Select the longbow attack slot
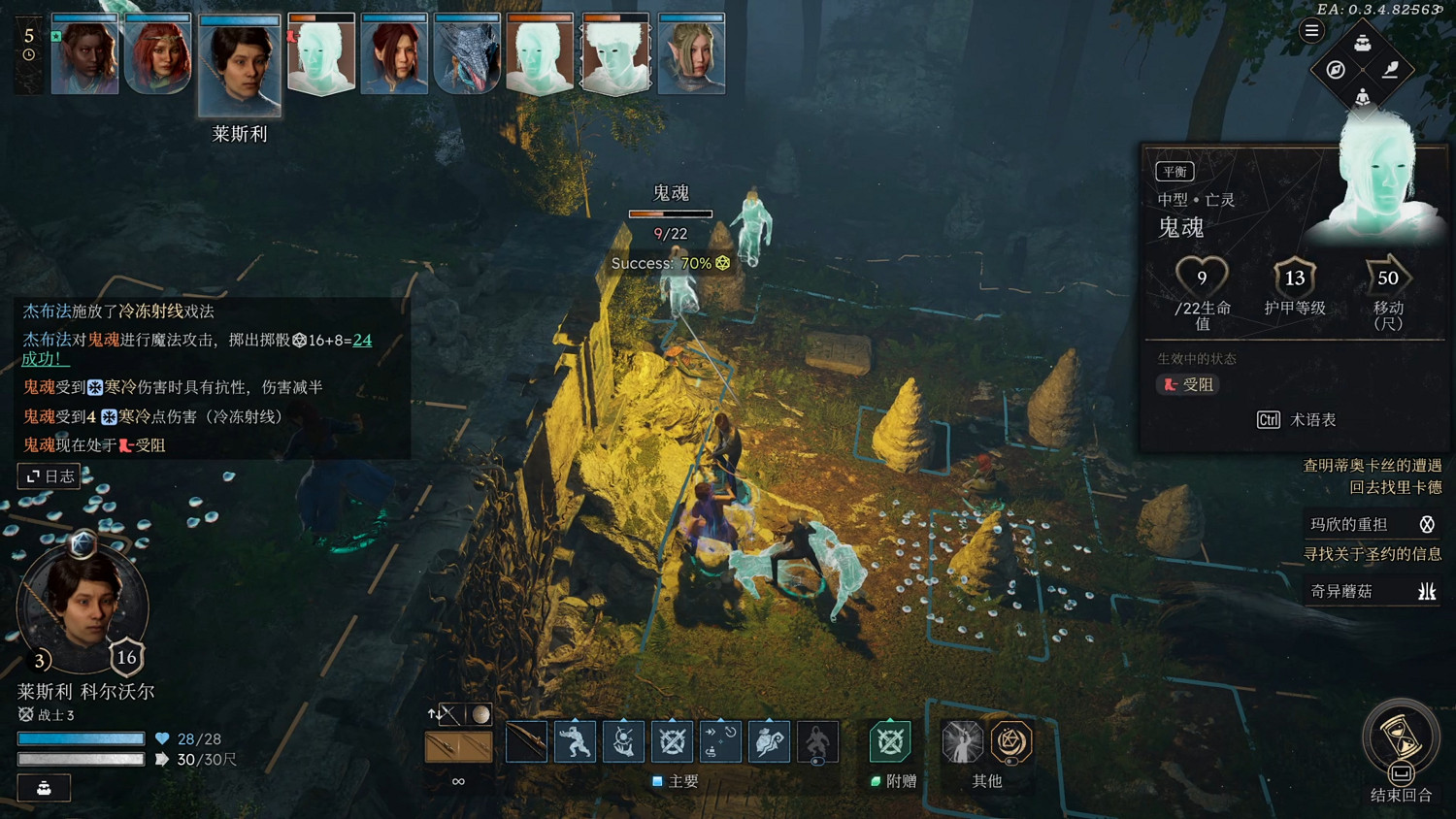This screenshot has height=819, width=1456. pyautogui.click(x=526, y=742)
